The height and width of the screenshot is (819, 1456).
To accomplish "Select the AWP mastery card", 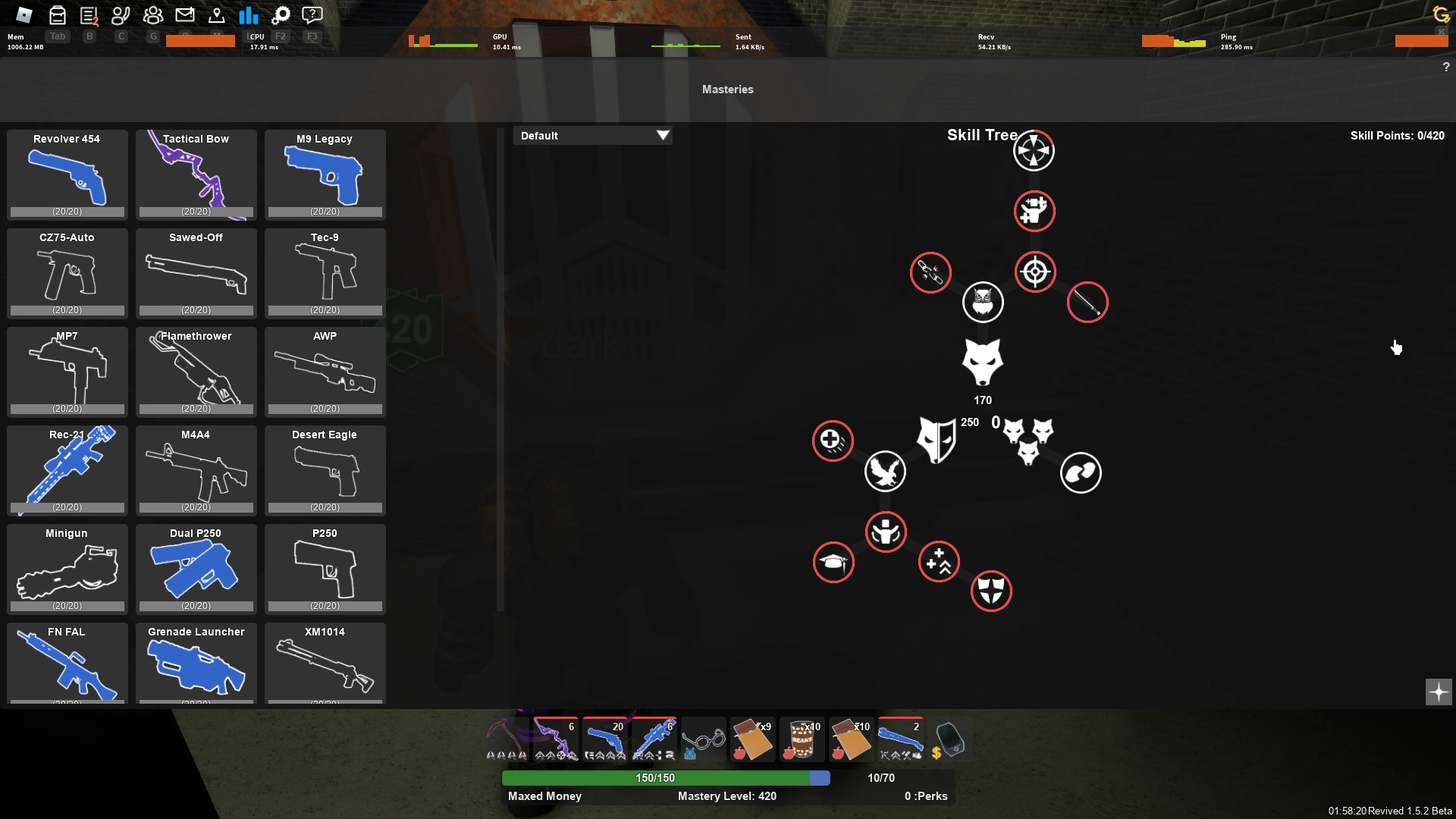I will [325, 372].
